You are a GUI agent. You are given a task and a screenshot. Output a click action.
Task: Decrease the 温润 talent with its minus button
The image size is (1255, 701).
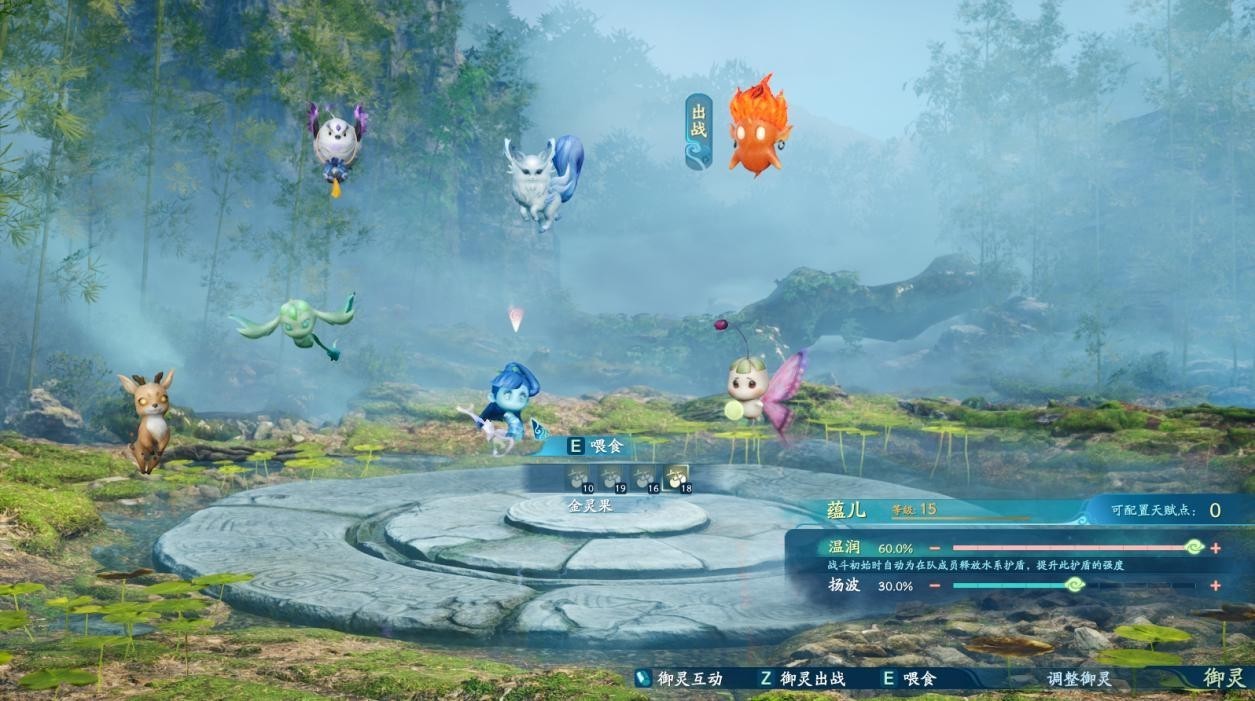click(934, 548)
